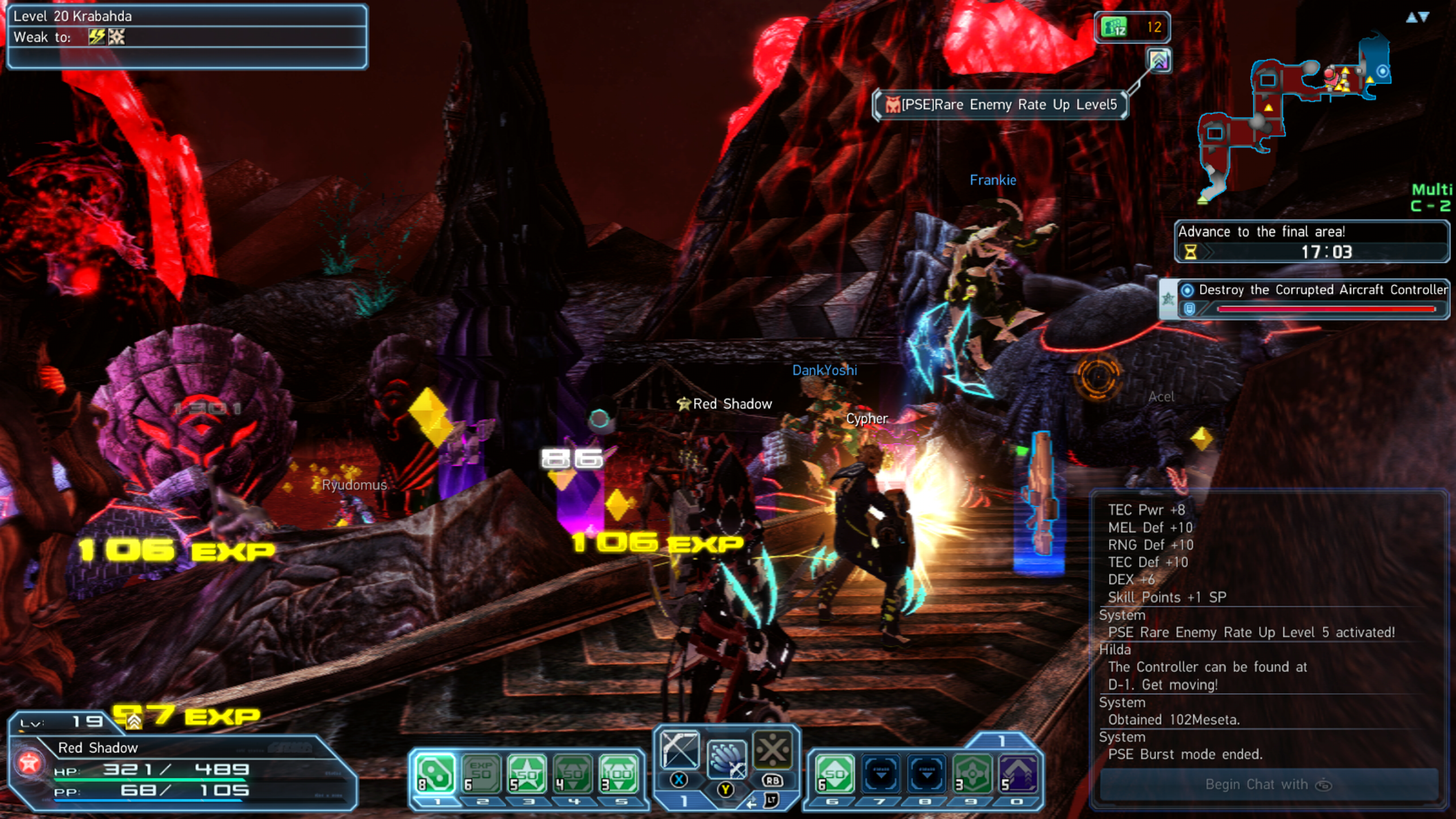Image resolution: width=1456 pixels, height=819 pixels.
Task: Click the Begin Chat input box
Action: (x=1268, y=784)
